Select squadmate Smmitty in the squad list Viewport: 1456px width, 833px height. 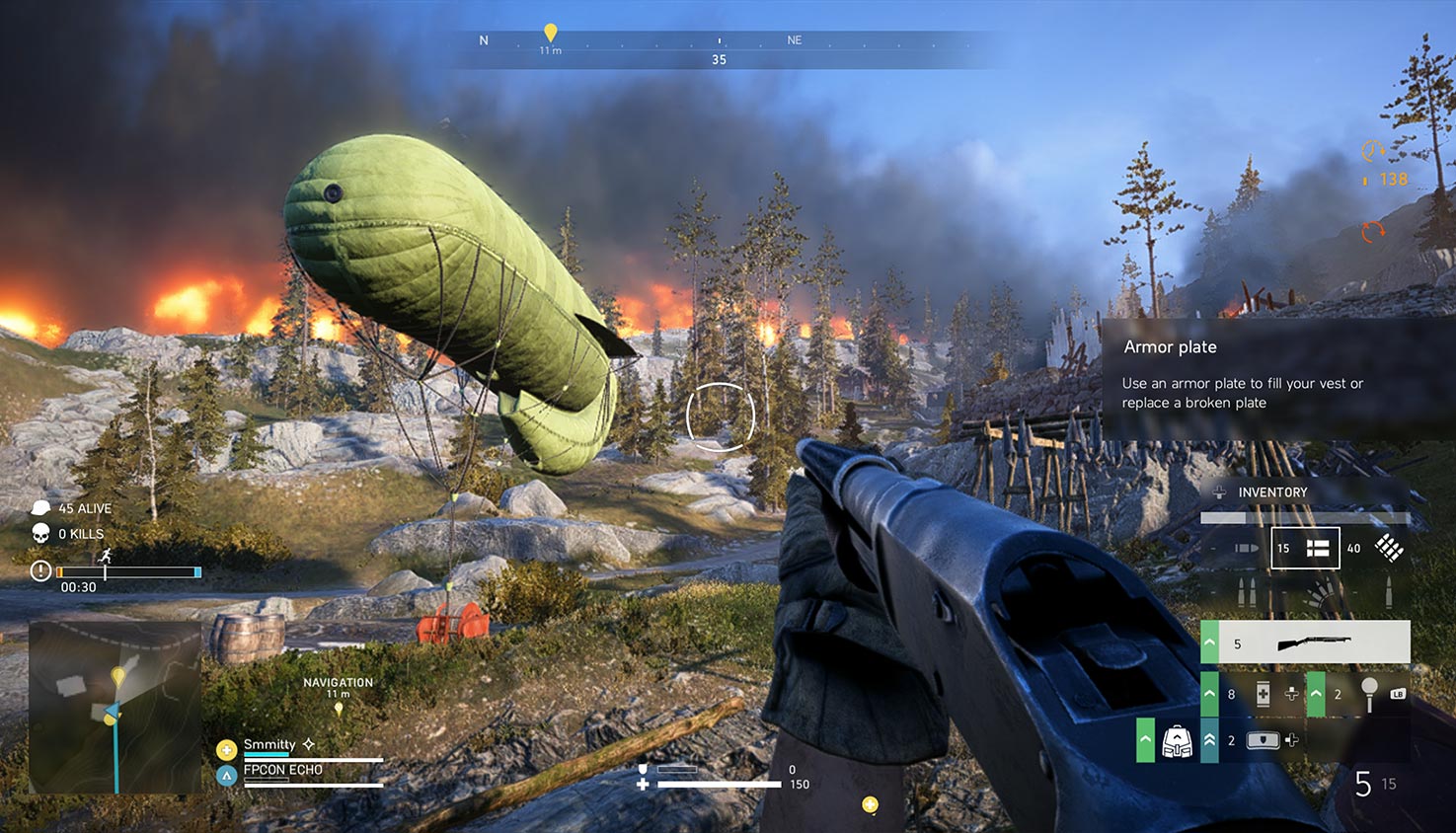pos(269,744)
